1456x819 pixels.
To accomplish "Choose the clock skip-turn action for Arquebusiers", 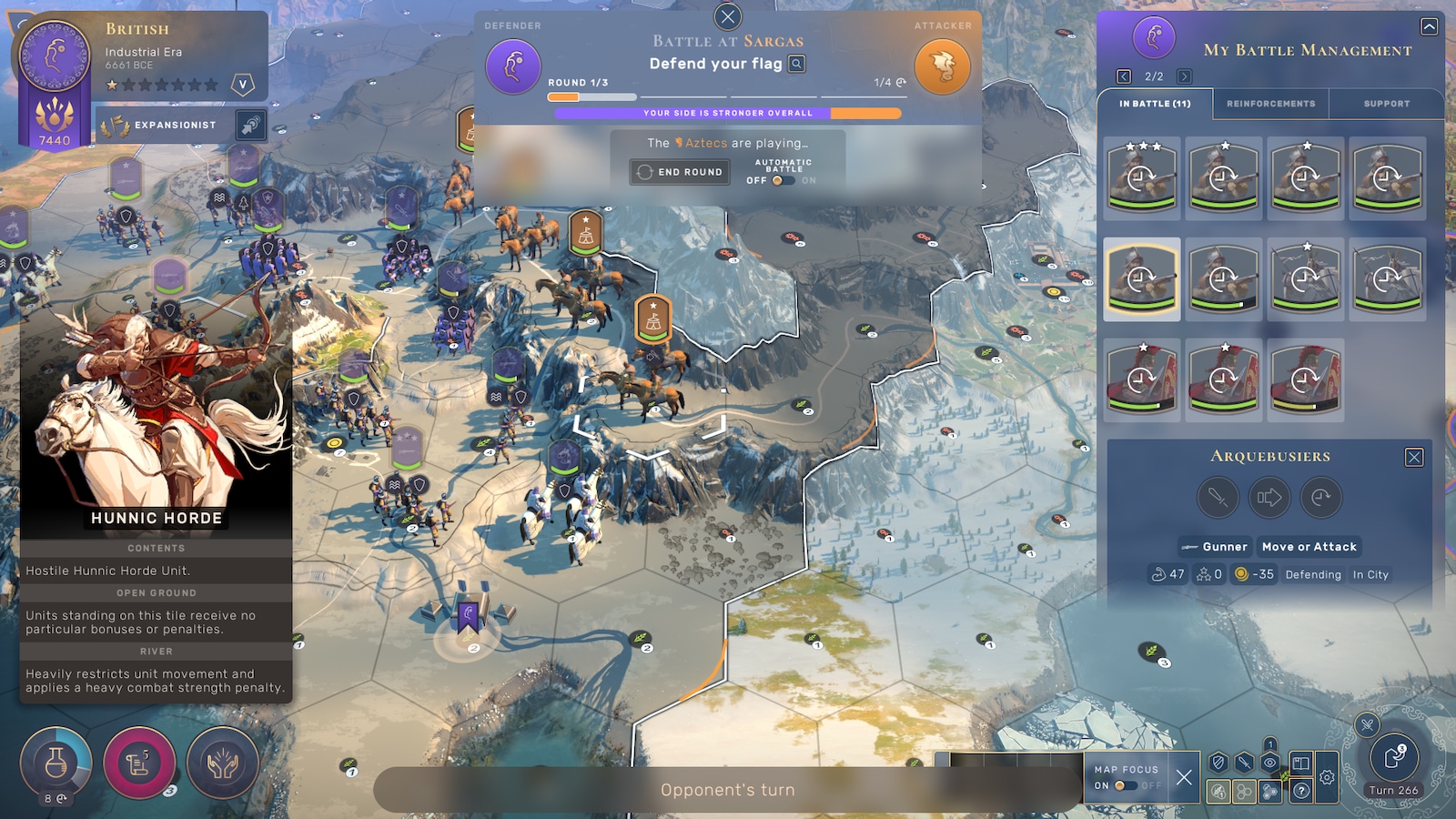I will 1320,498.
